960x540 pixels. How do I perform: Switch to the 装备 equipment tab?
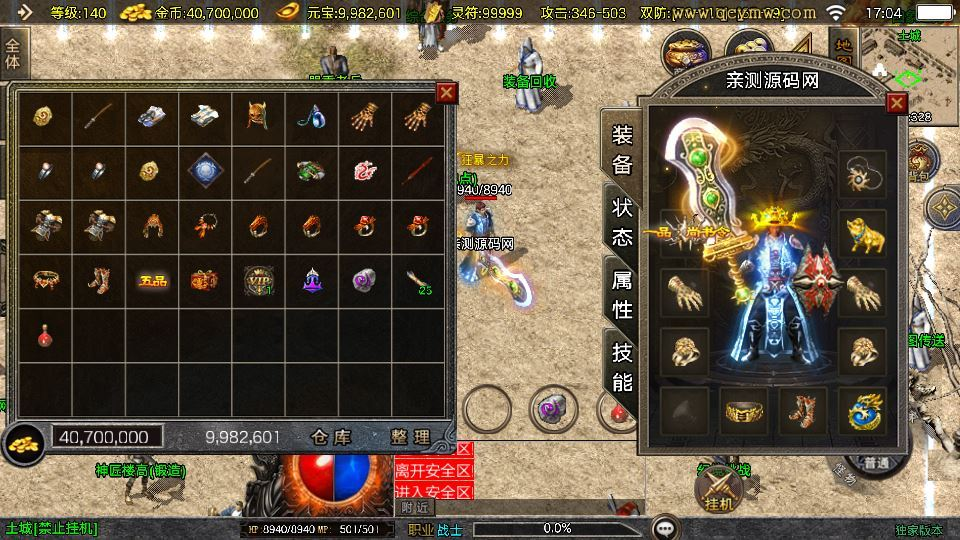point(622,150)
